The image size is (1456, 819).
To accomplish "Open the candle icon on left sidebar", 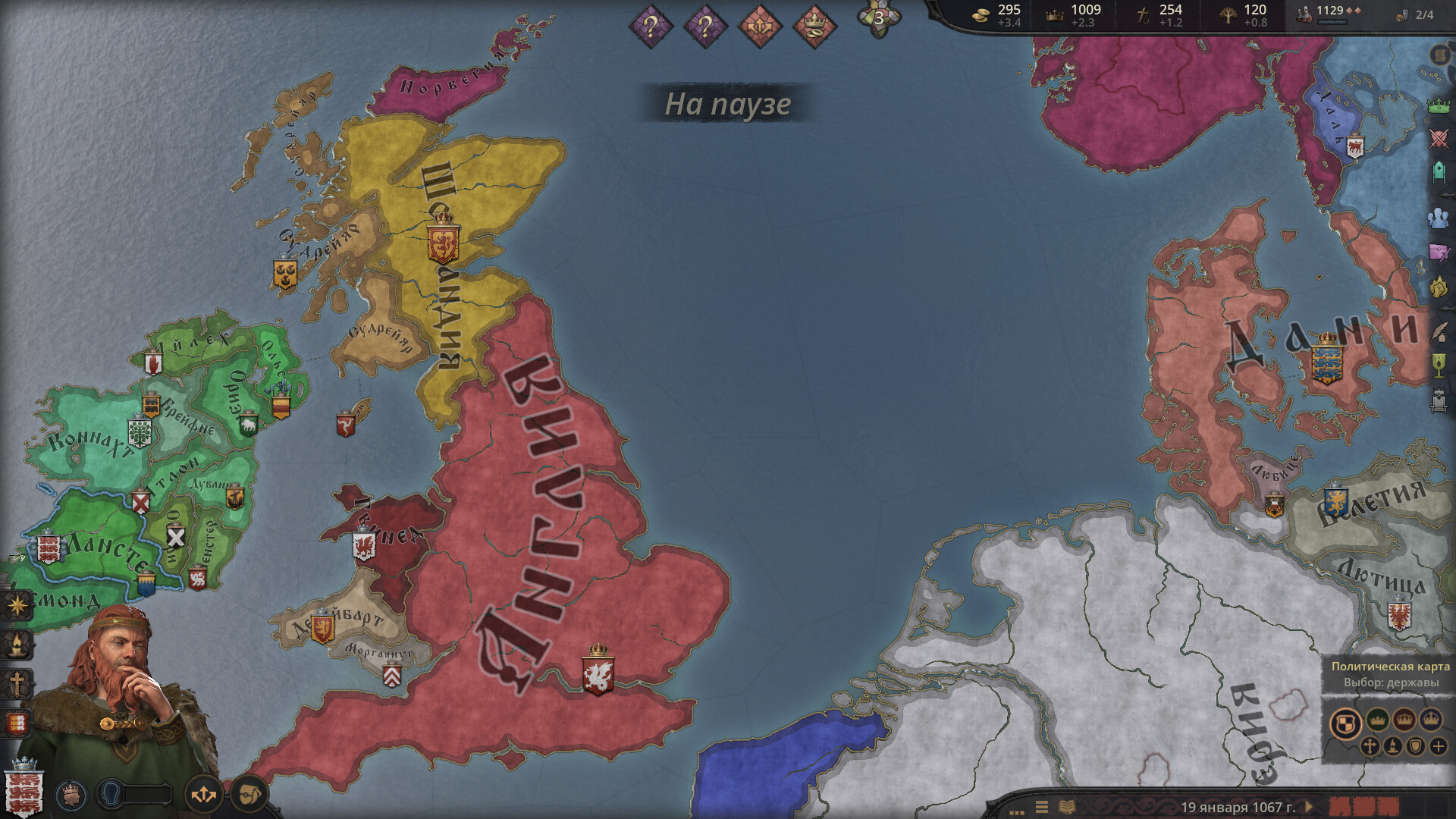I will tap(17, 645).
